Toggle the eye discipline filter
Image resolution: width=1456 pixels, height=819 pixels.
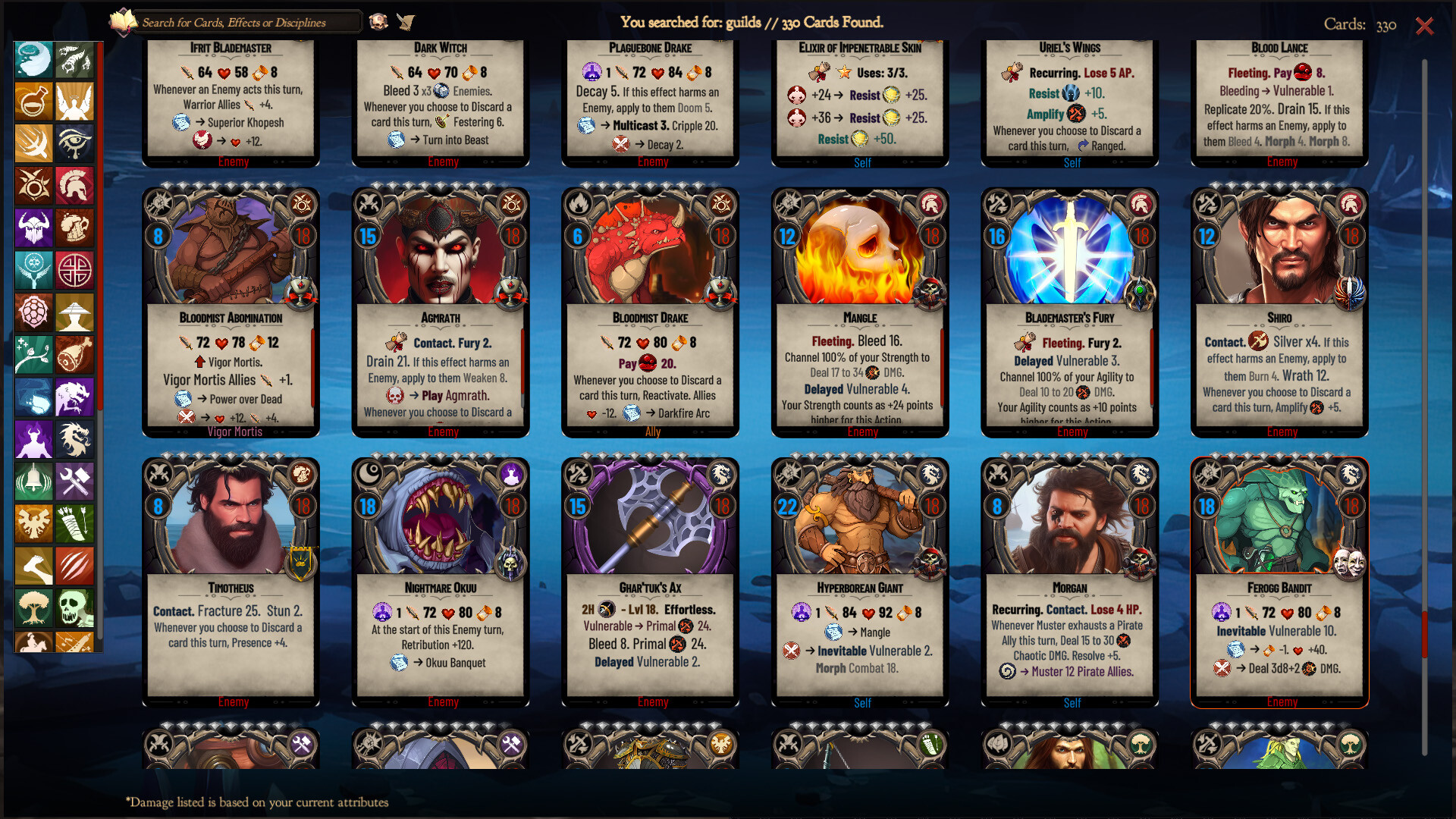[74, 144]
